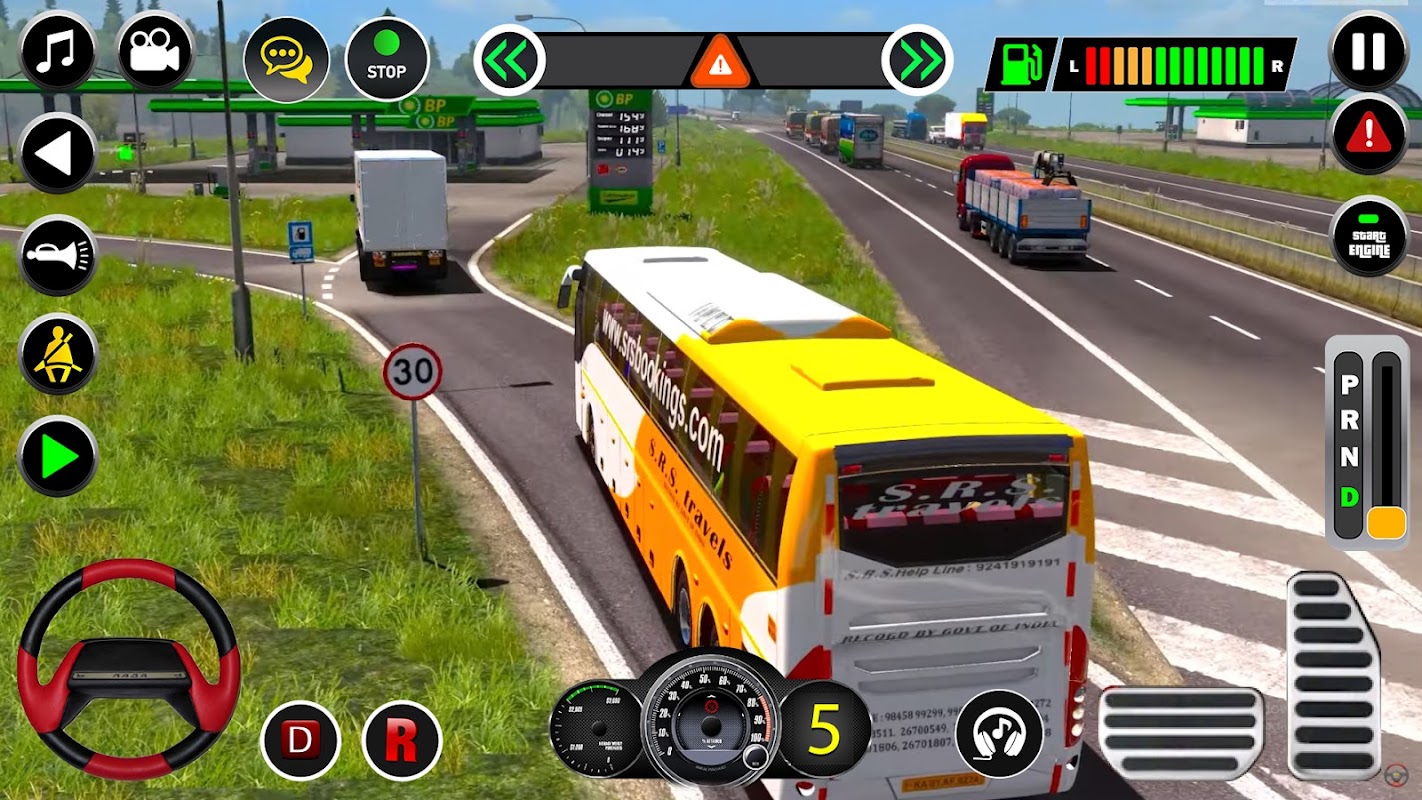The width and height of the screenshot is (1422, 800).
Task: Steer right with the green arrow button
Action: [x=57, y=457]
